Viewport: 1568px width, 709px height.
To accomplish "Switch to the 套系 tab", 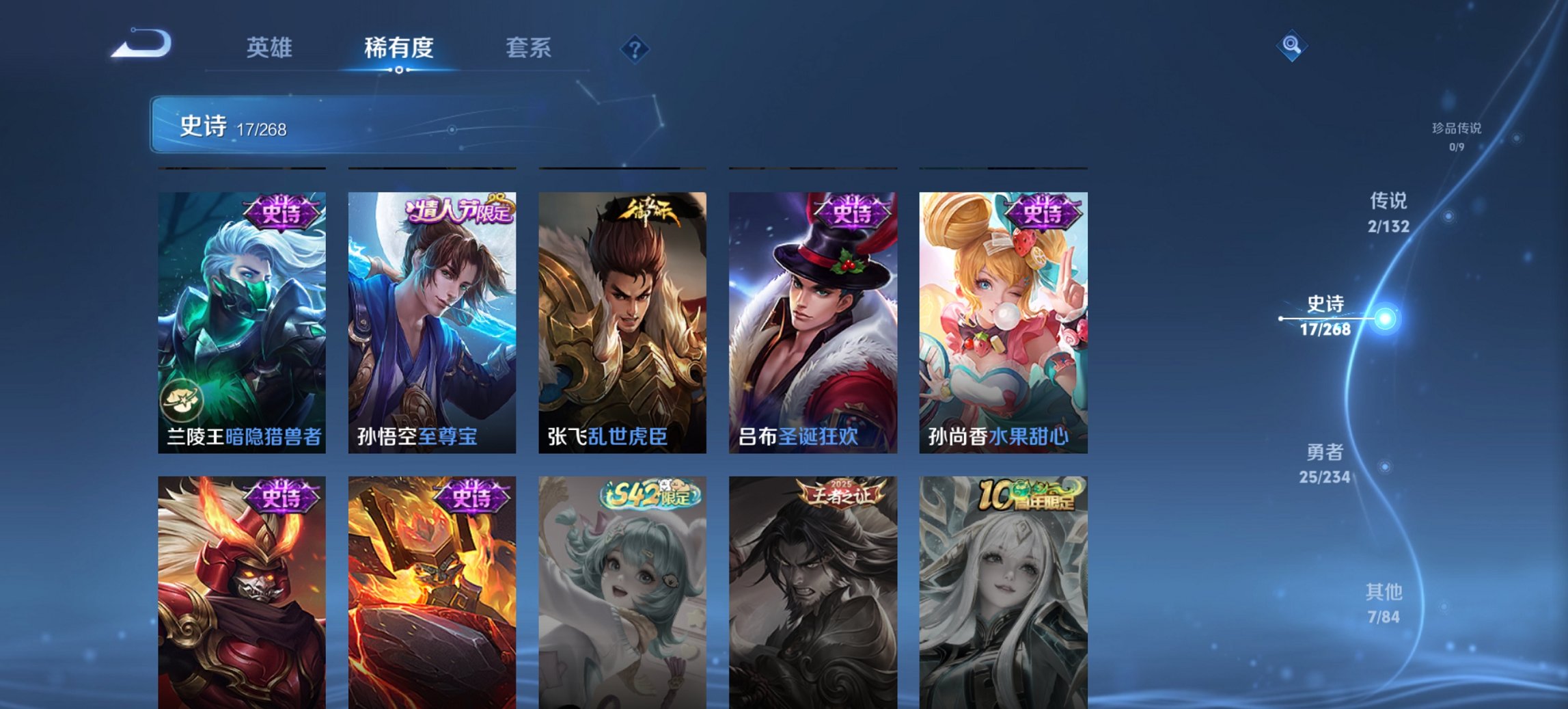I will 529,48.
